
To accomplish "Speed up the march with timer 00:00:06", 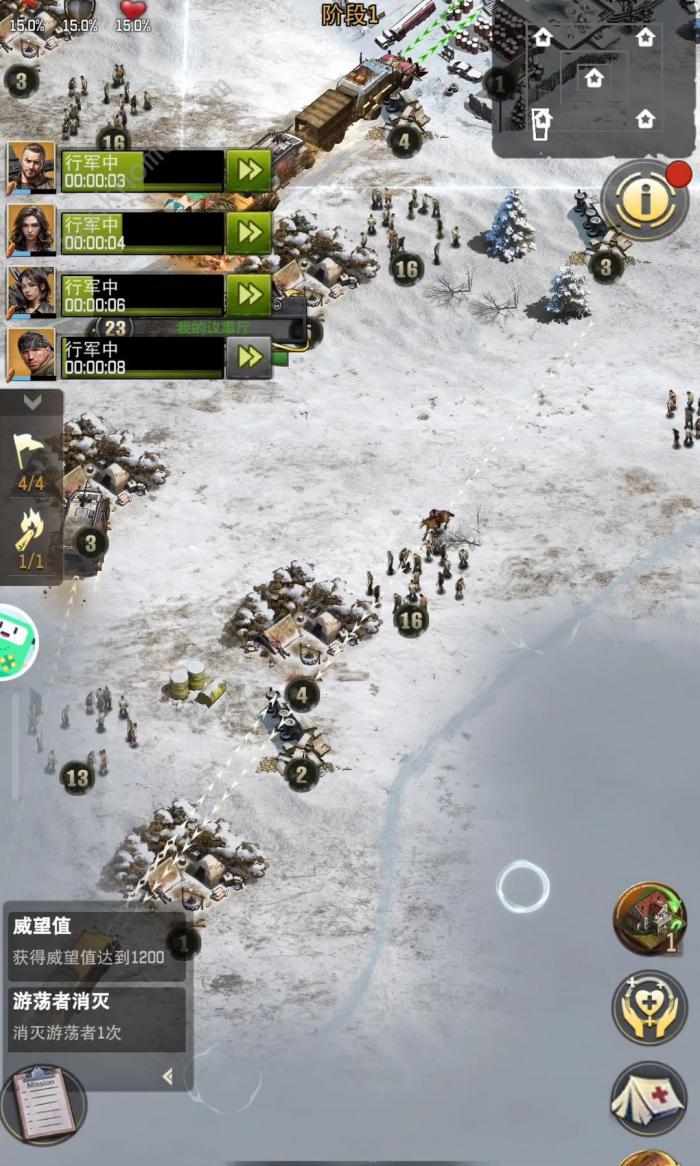I will pyautogui.click(x=249, y=295).
